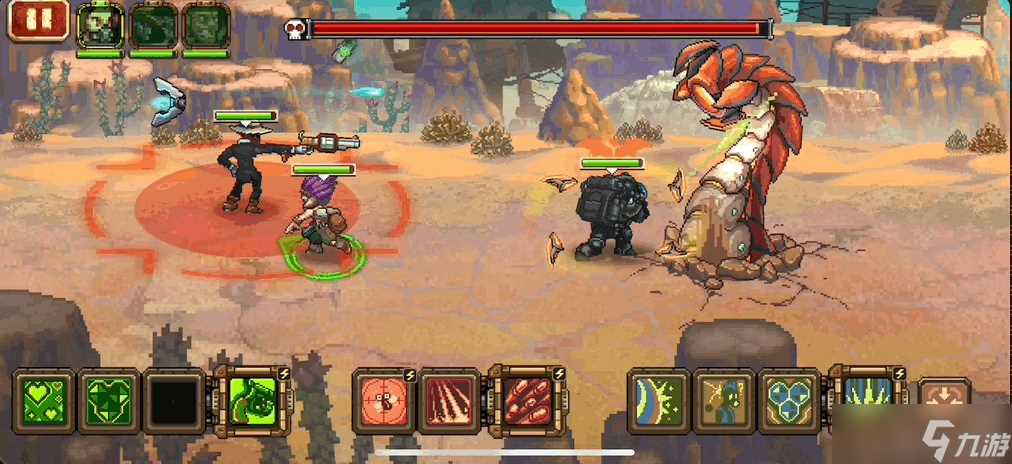Pause the battle with the red button
The image size is (1012, 464).
click(38, 20)
